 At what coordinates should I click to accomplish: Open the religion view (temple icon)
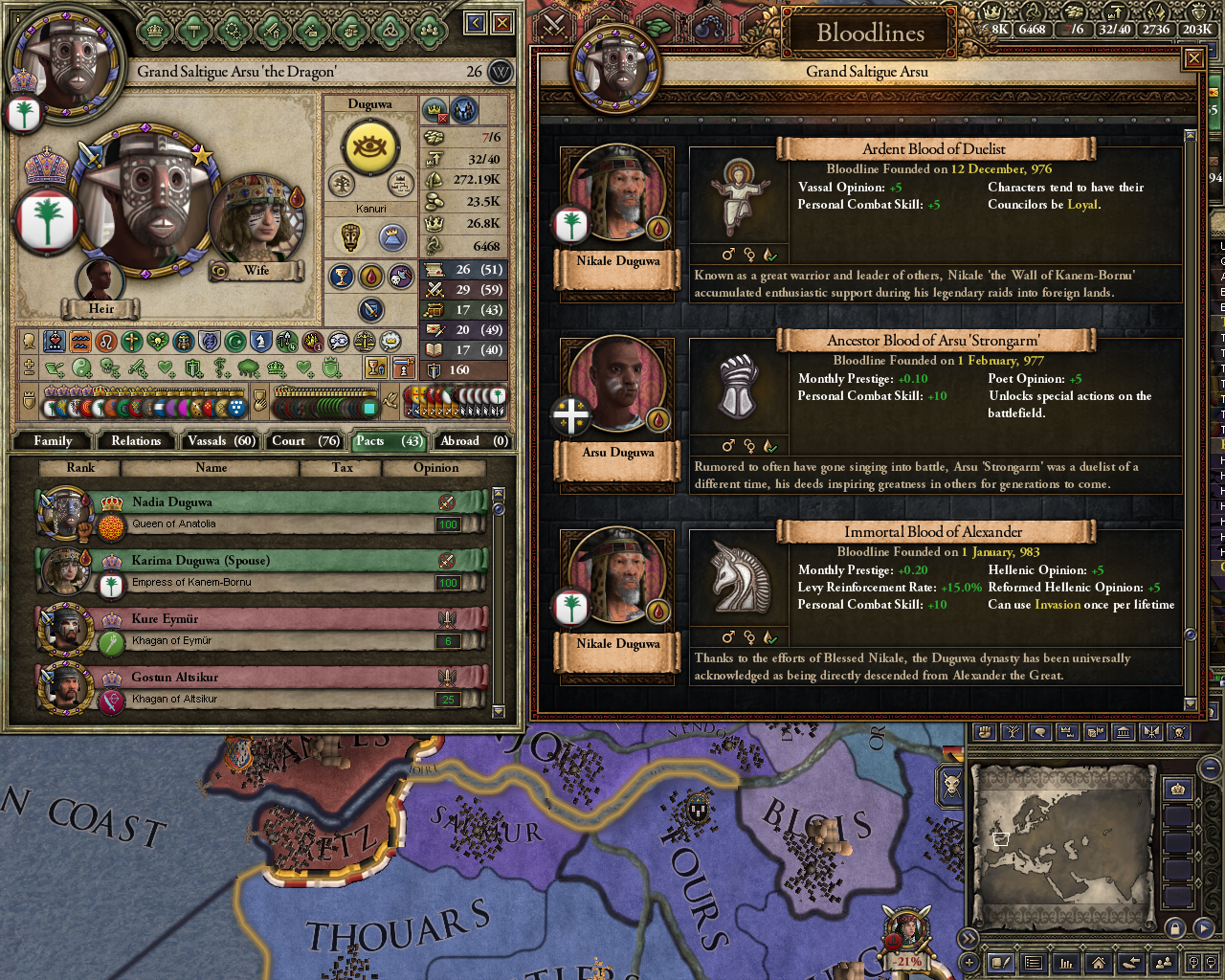(1123, 732)
